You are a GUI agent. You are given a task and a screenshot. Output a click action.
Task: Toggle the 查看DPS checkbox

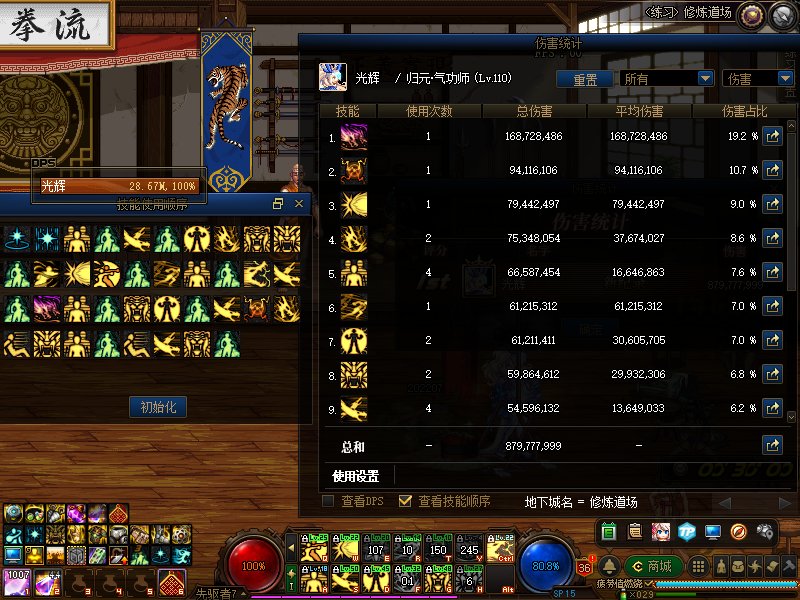point(328,501)
